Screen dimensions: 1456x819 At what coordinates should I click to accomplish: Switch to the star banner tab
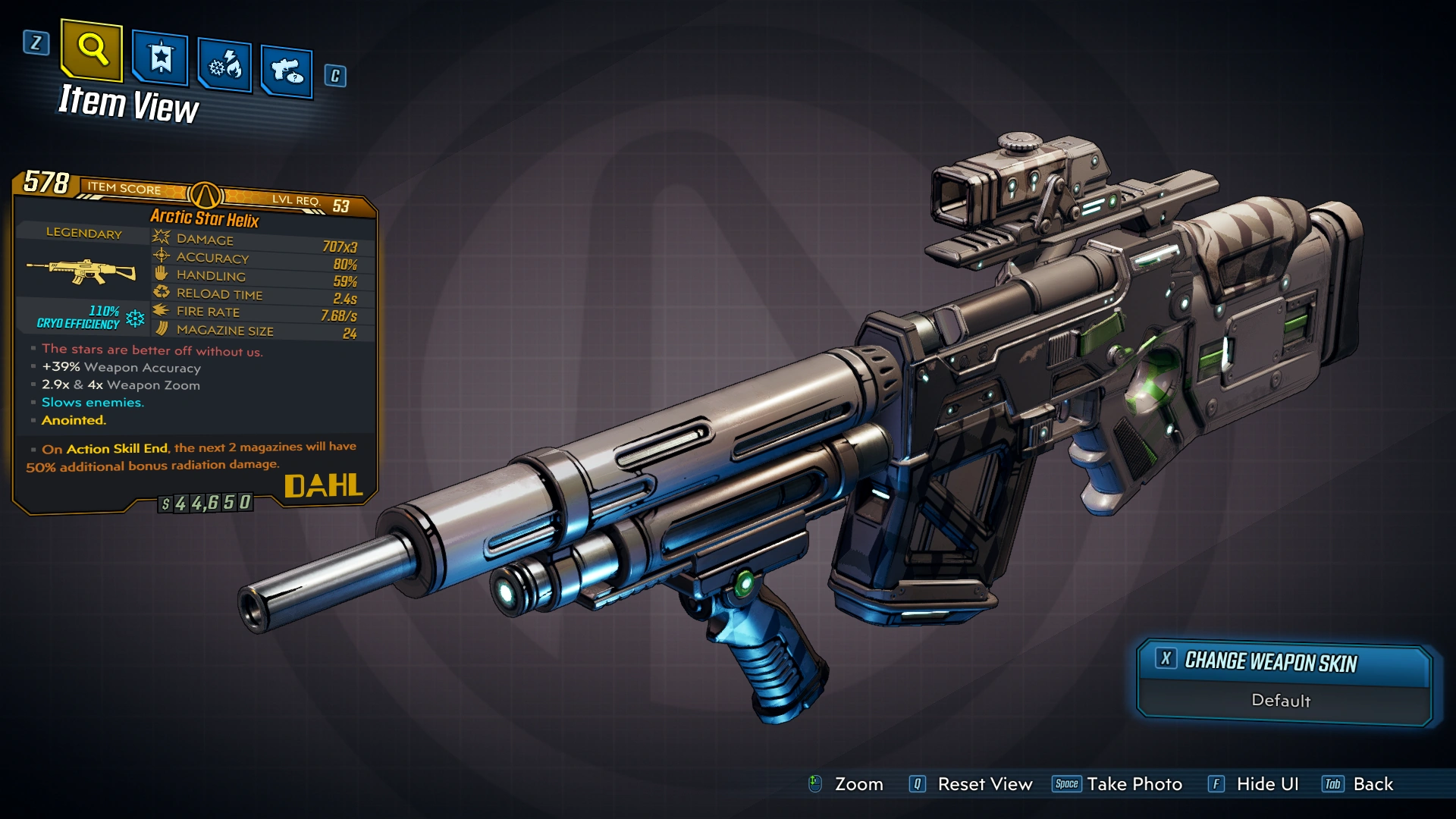pyautogui.click(x=160, y=58)
